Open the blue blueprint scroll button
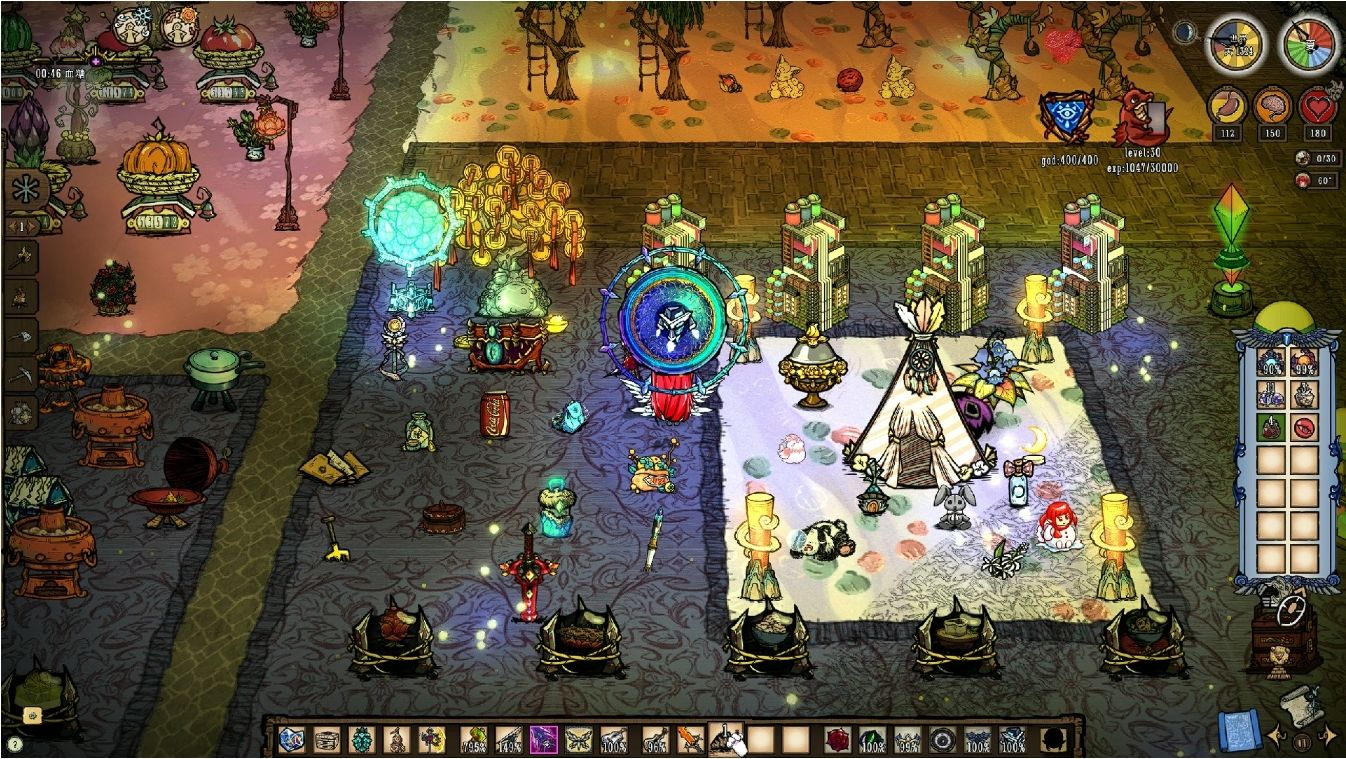 (1238, 731)
